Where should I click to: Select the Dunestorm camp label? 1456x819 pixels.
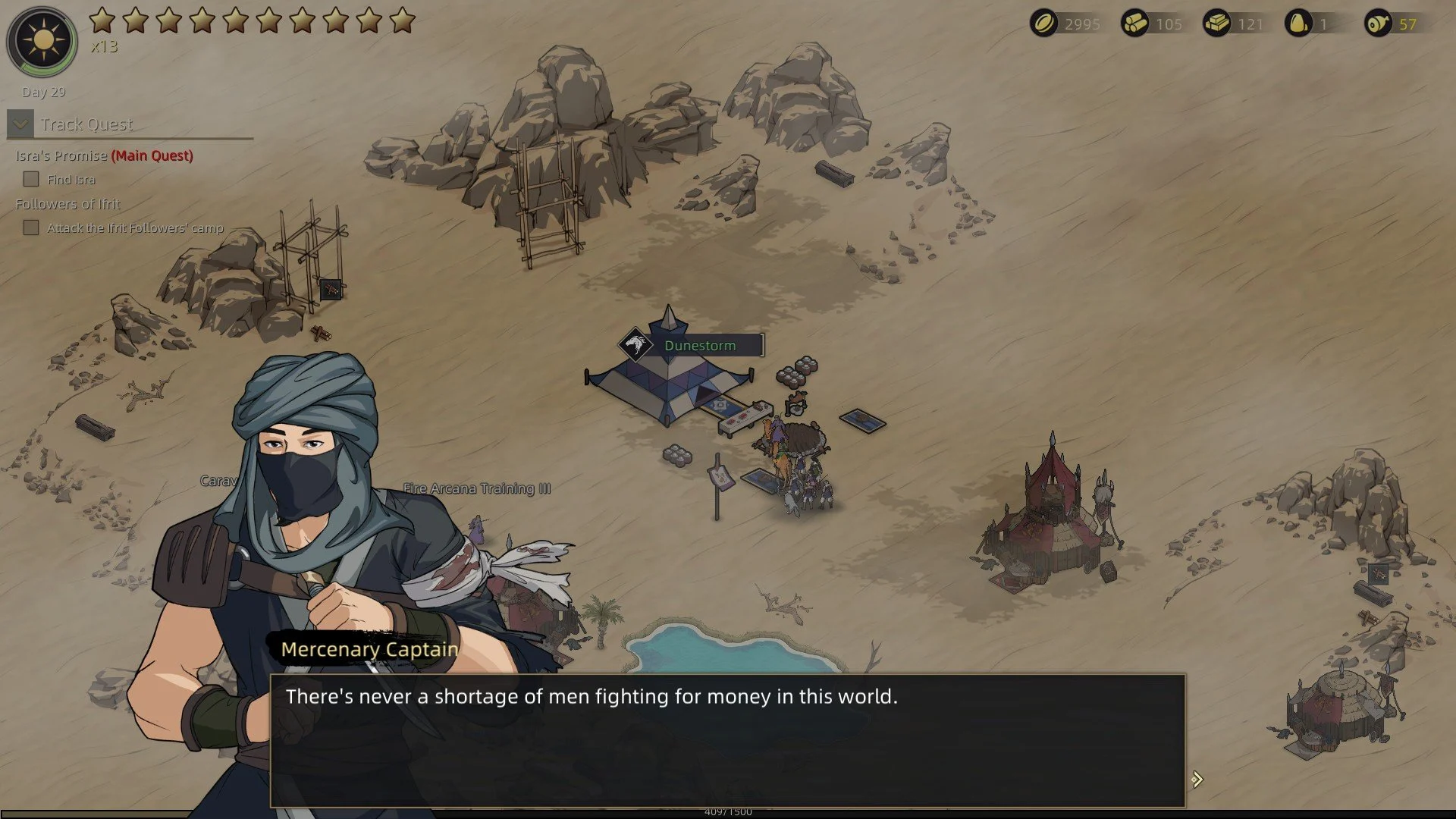point(699,346)
